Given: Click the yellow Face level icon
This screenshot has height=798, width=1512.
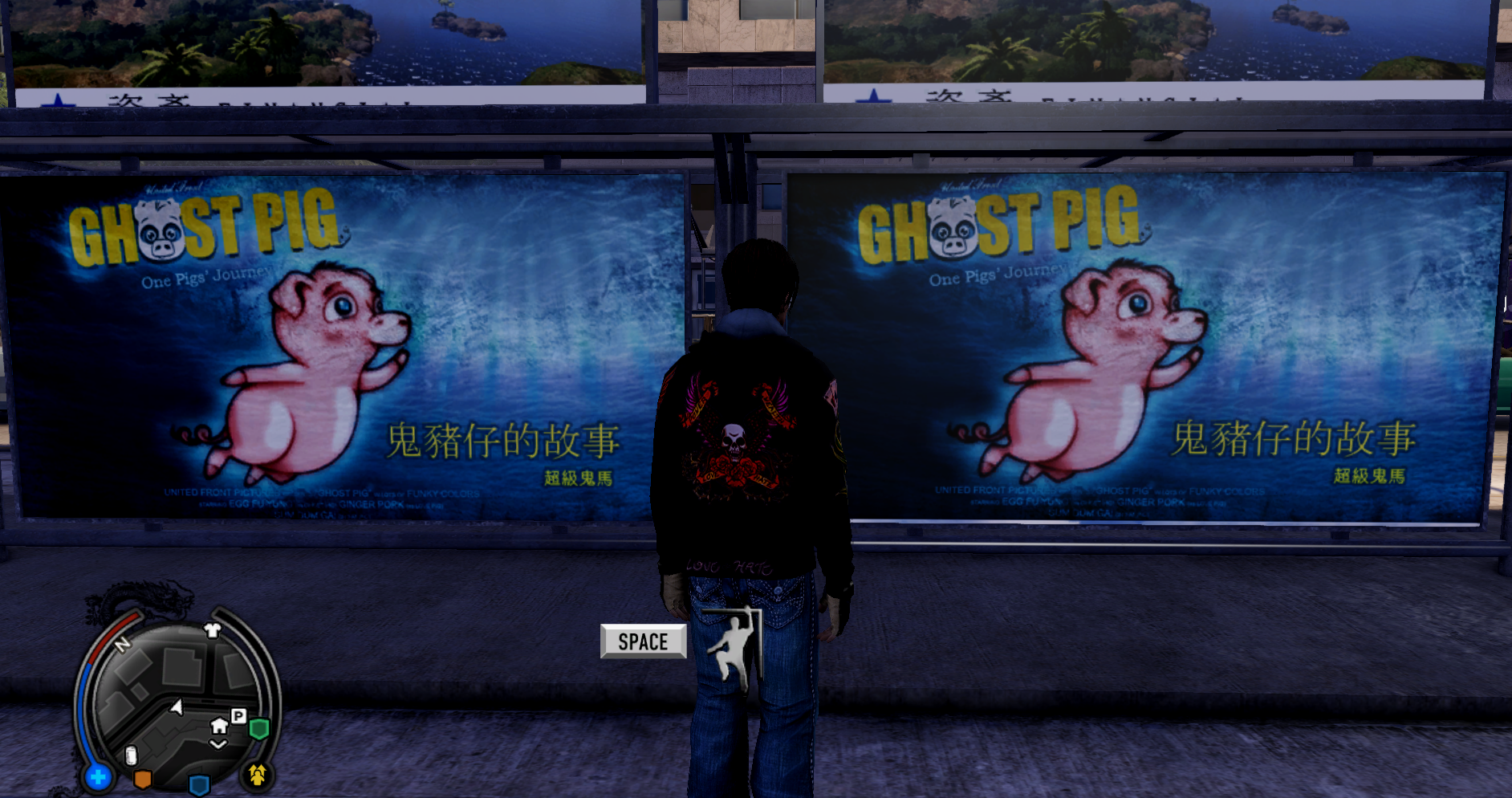Looking at the screenshot, I should [x=258, y=775].
